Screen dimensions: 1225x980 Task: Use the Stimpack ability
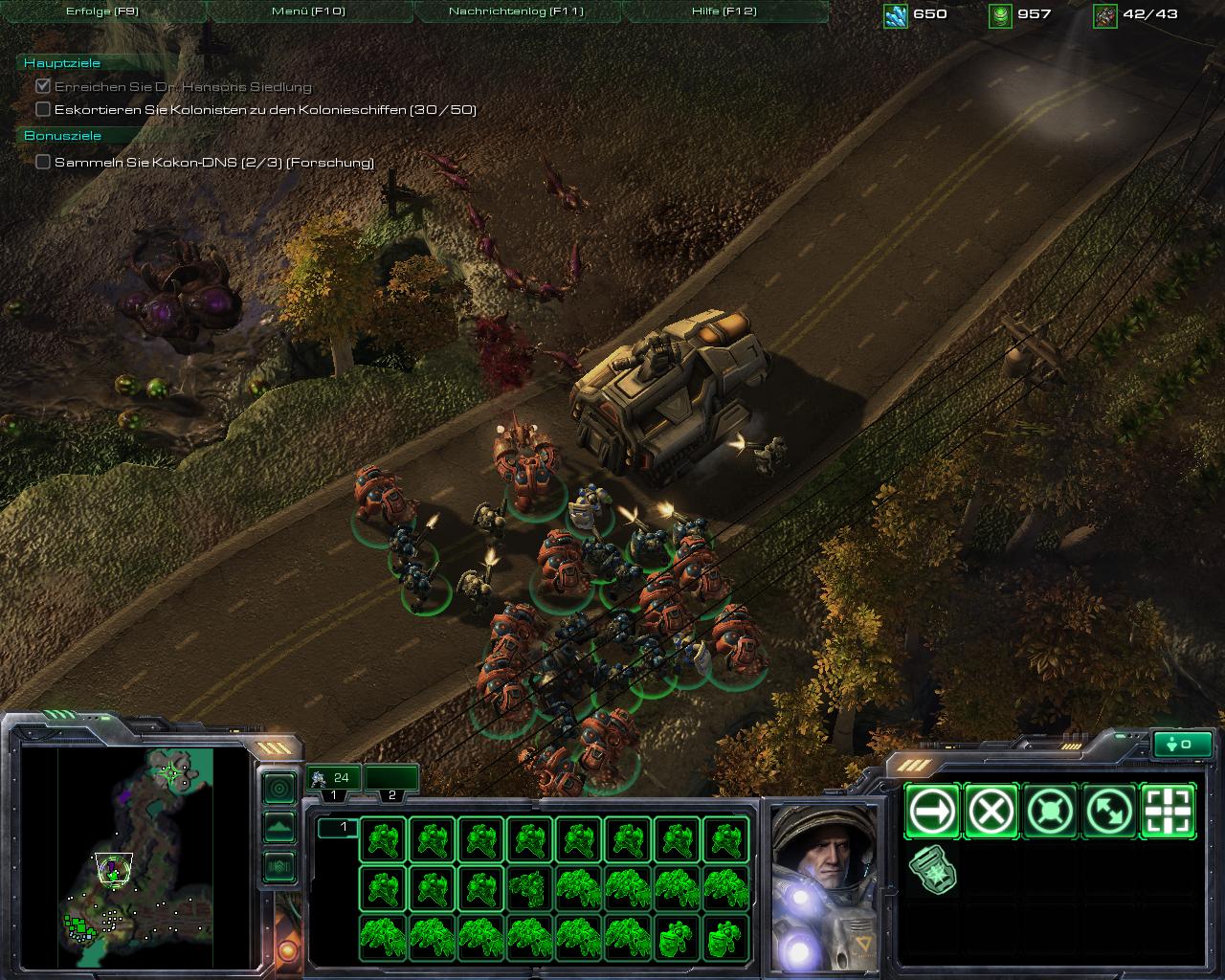(x=932, y=870)
